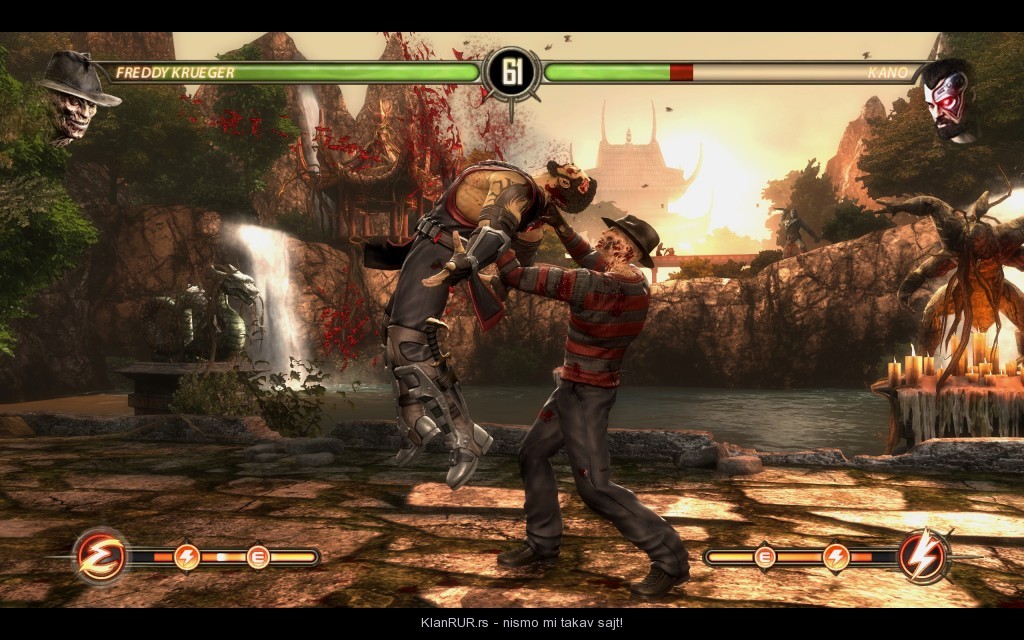
Task: Activate the large lightning bolt super meter emblem
Action: point(923,556)
